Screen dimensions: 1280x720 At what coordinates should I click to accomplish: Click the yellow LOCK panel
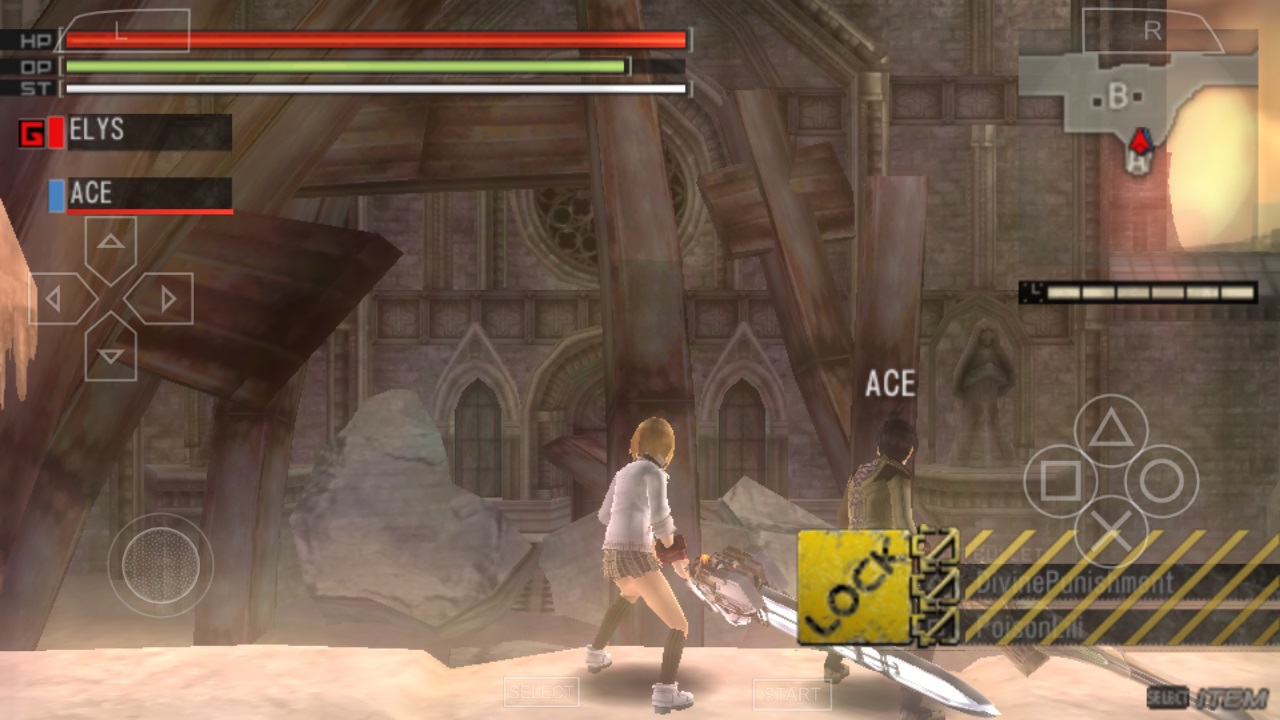coord(853,586)
